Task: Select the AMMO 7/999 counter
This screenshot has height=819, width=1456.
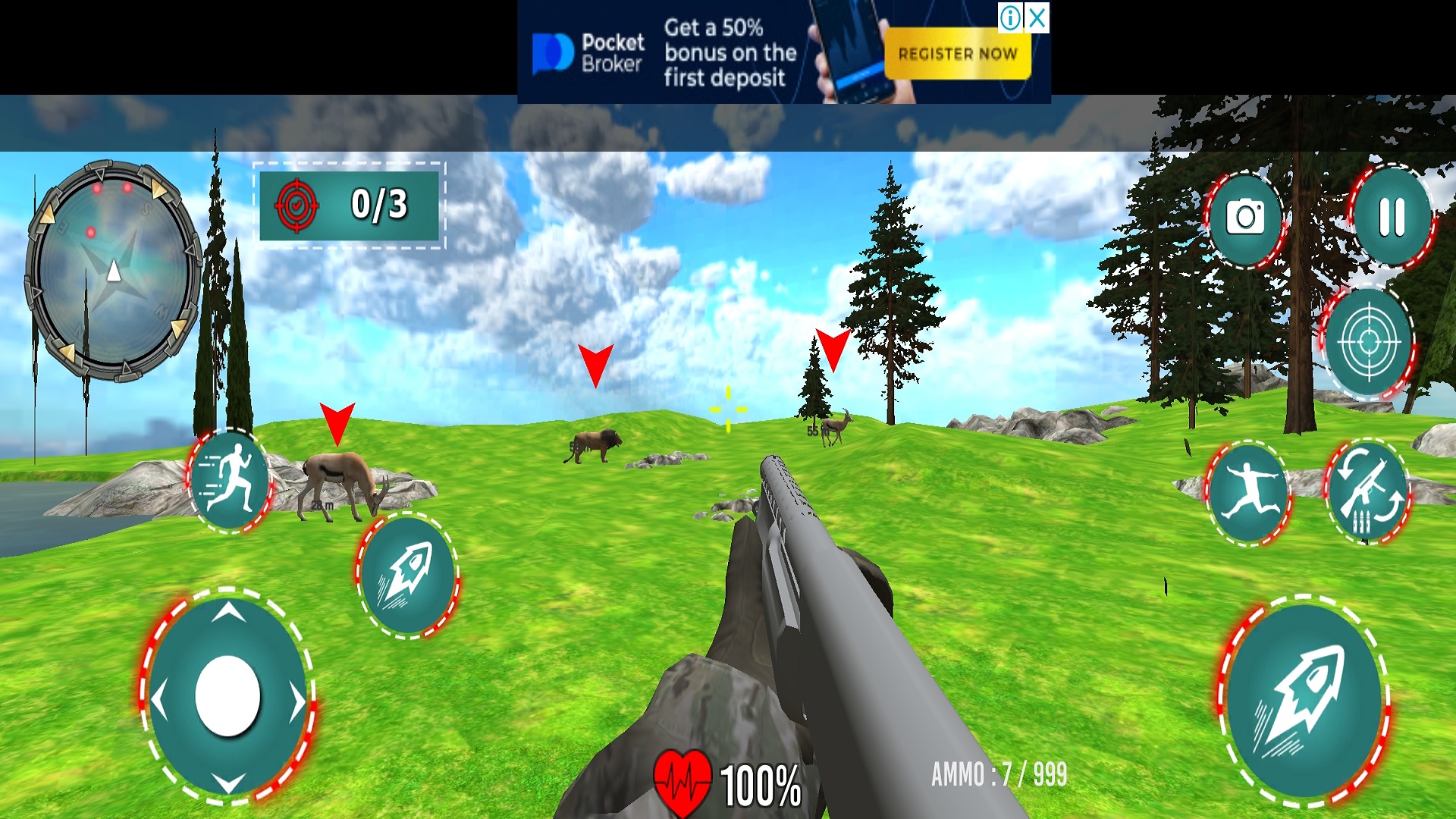Action: 1001,773
